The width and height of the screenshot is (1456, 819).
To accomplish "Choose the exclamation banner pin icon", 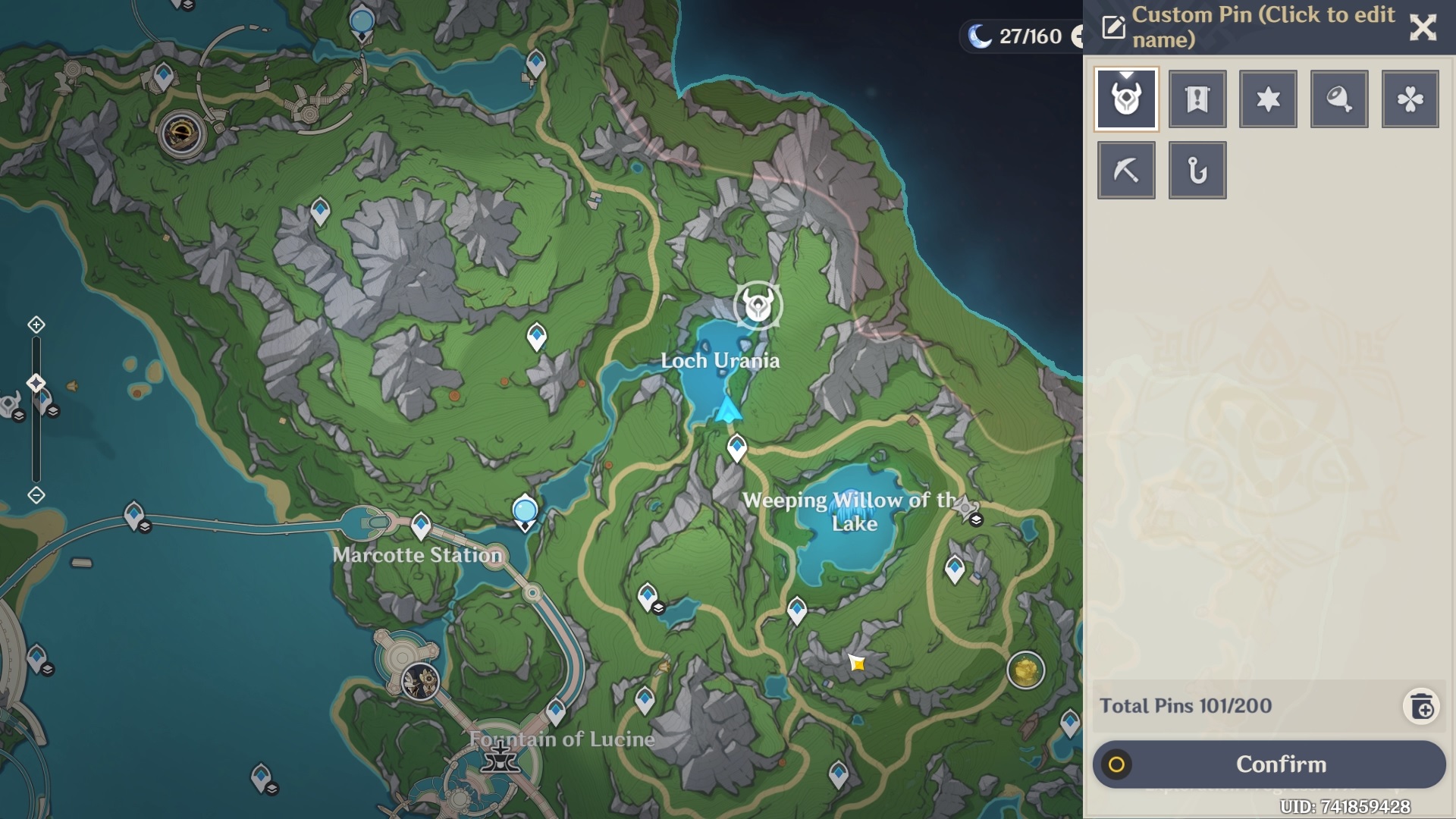I will point(1197,99).
